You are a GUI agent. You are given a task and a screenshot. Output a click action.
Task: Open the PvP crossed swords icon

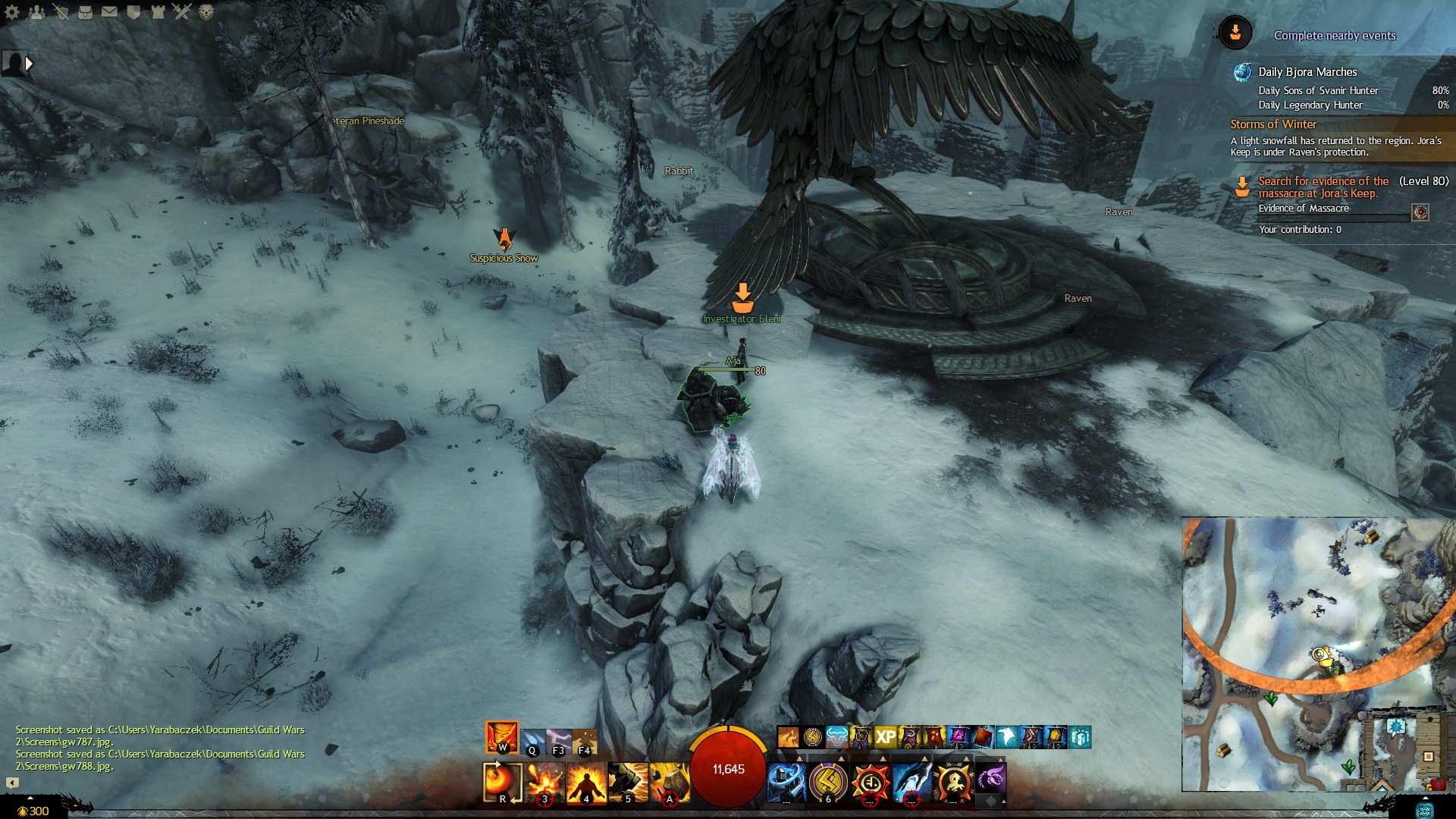click(x=182, y=12)
